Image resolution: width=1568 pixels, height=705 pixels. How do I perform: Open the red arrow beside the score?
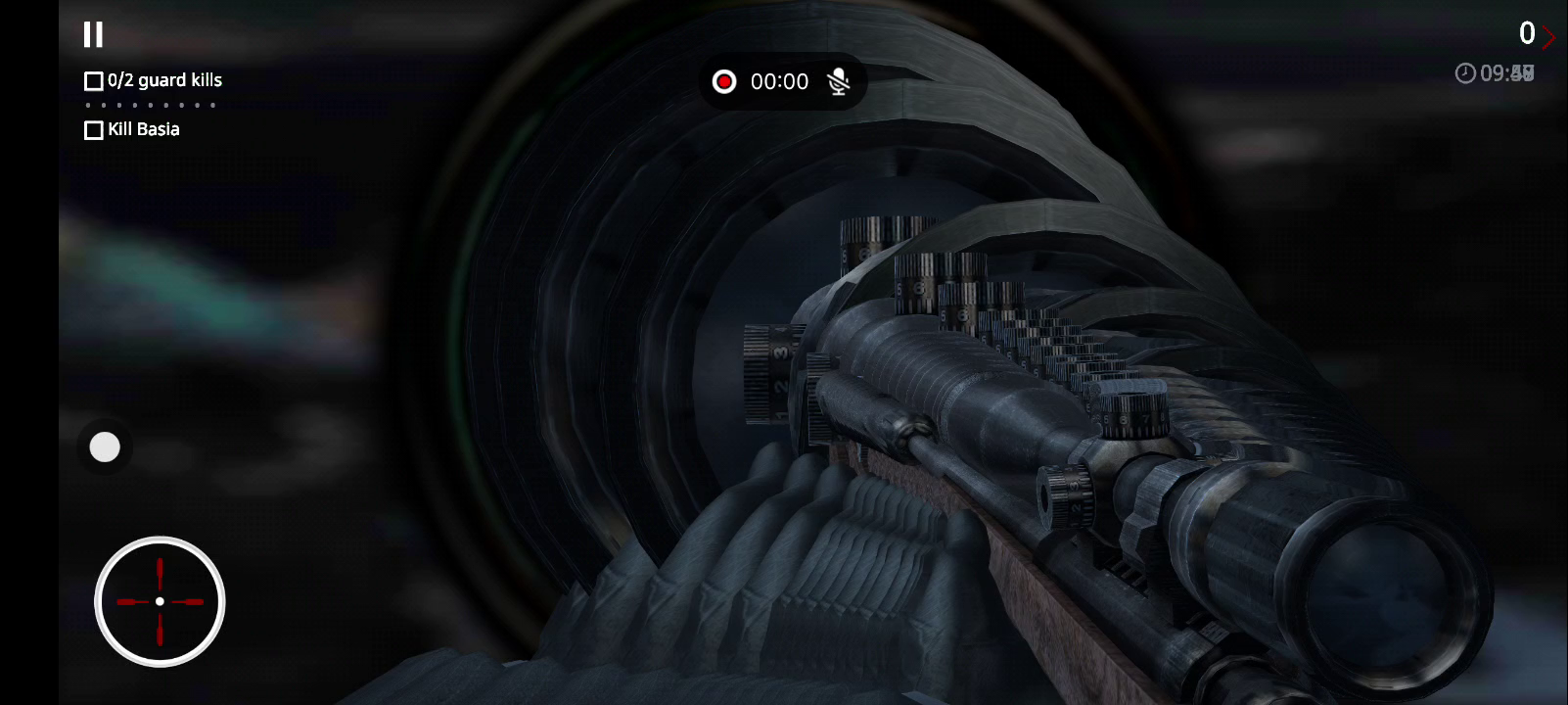click(1548, 37)
